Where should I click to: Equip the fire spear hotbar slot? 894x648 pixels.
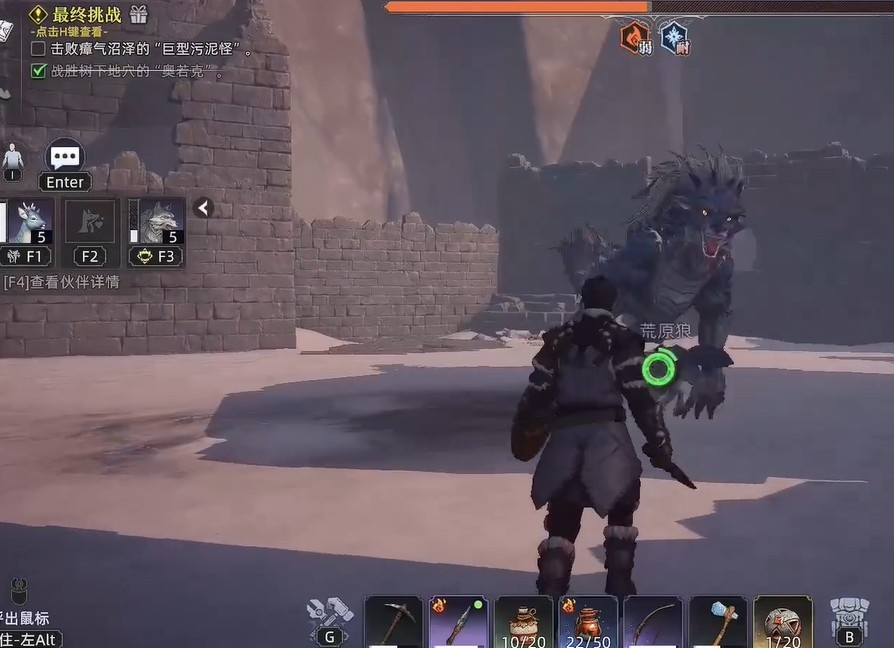click(458, 621)
